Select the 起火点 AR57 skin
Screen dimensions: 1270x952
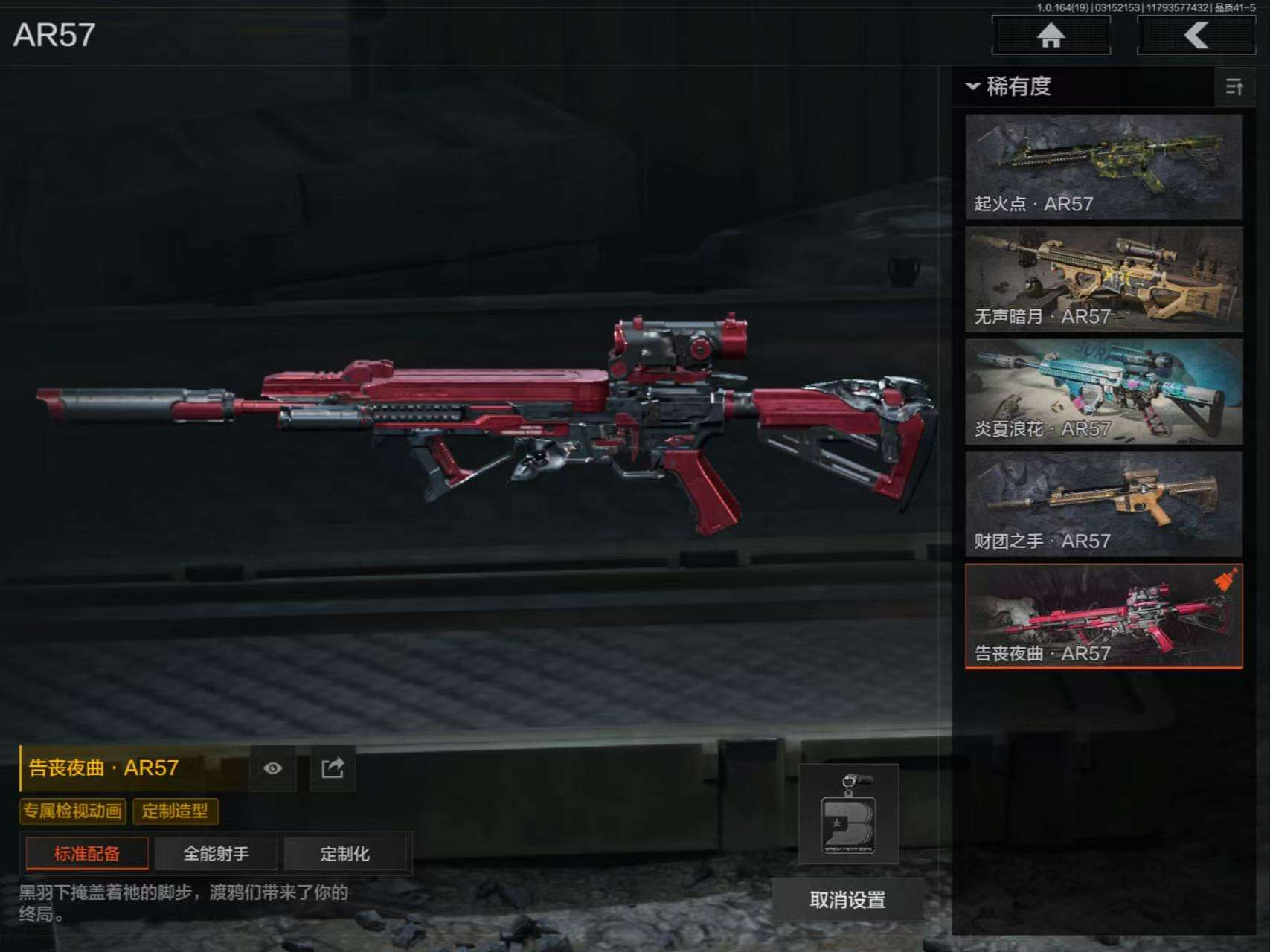click(x=1103, y=167)
